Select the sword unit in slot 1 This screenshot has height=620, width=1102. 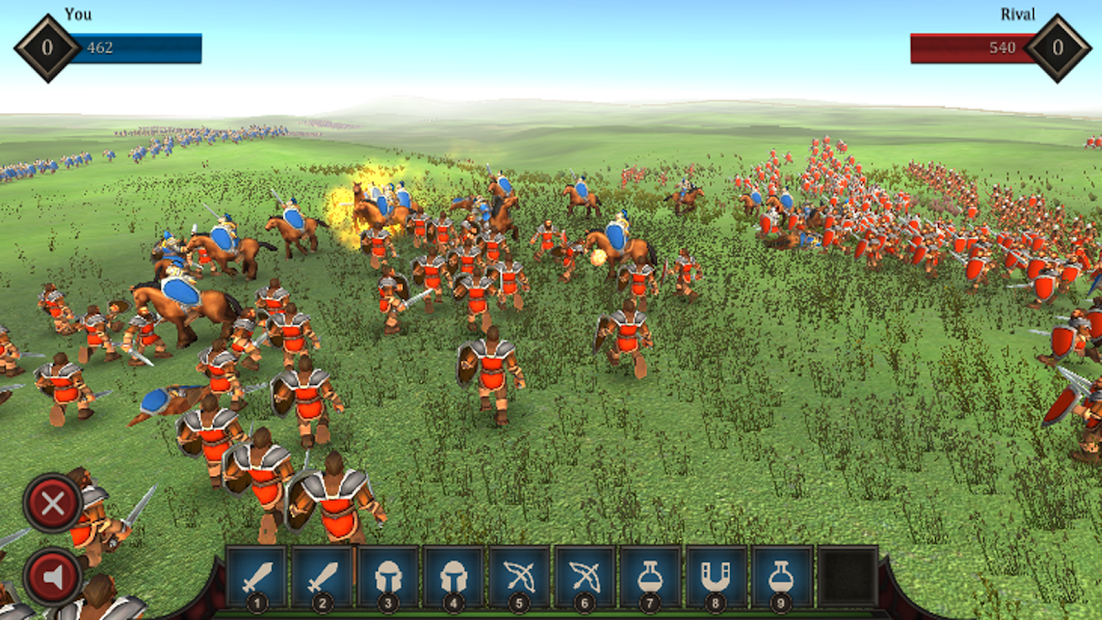(257, 577)
